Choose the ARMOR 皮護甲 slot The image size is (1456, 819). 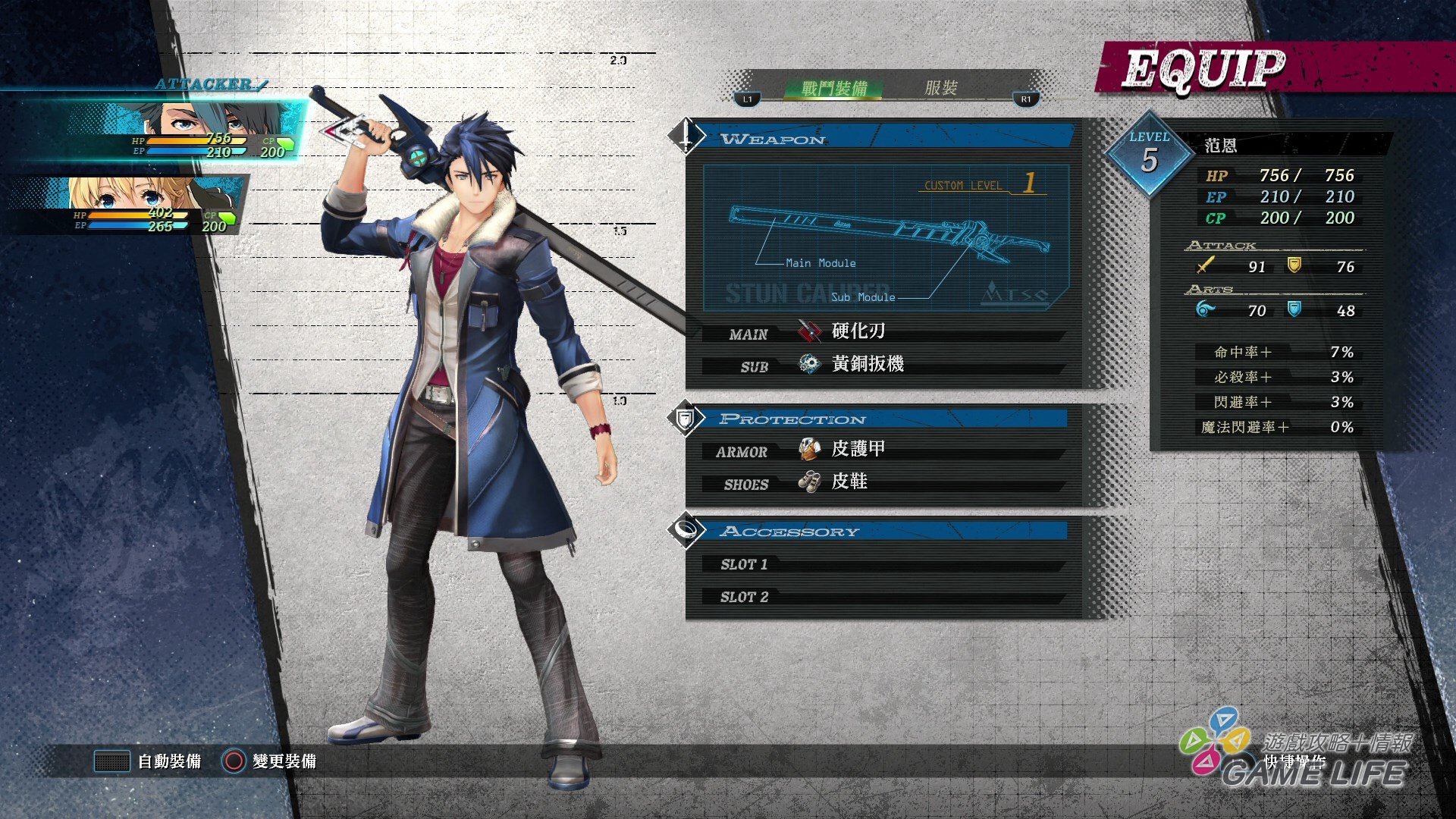(883, 450)
